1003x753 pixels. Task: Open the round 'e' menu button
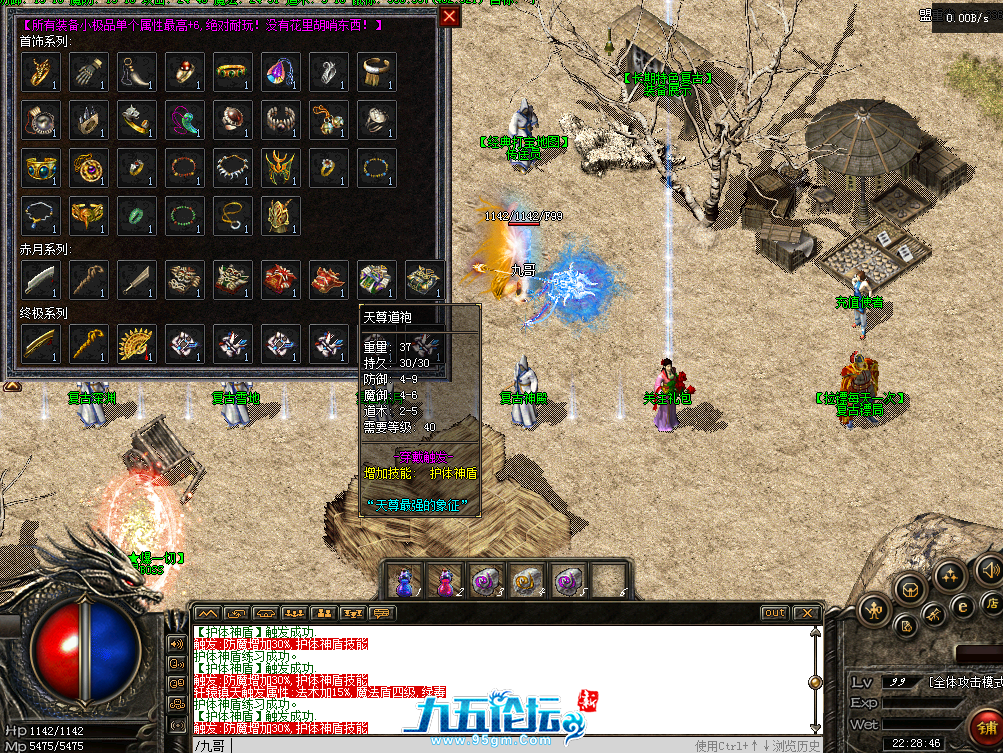(963, 604)
